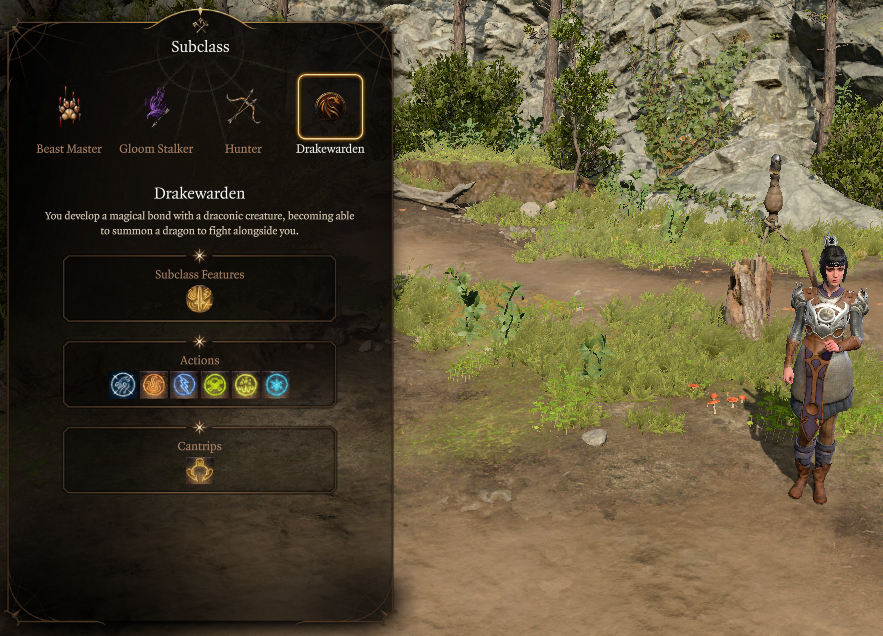
Task: Click the crossed-axes emblem above Subclass
Action: (x=200, y=23)
